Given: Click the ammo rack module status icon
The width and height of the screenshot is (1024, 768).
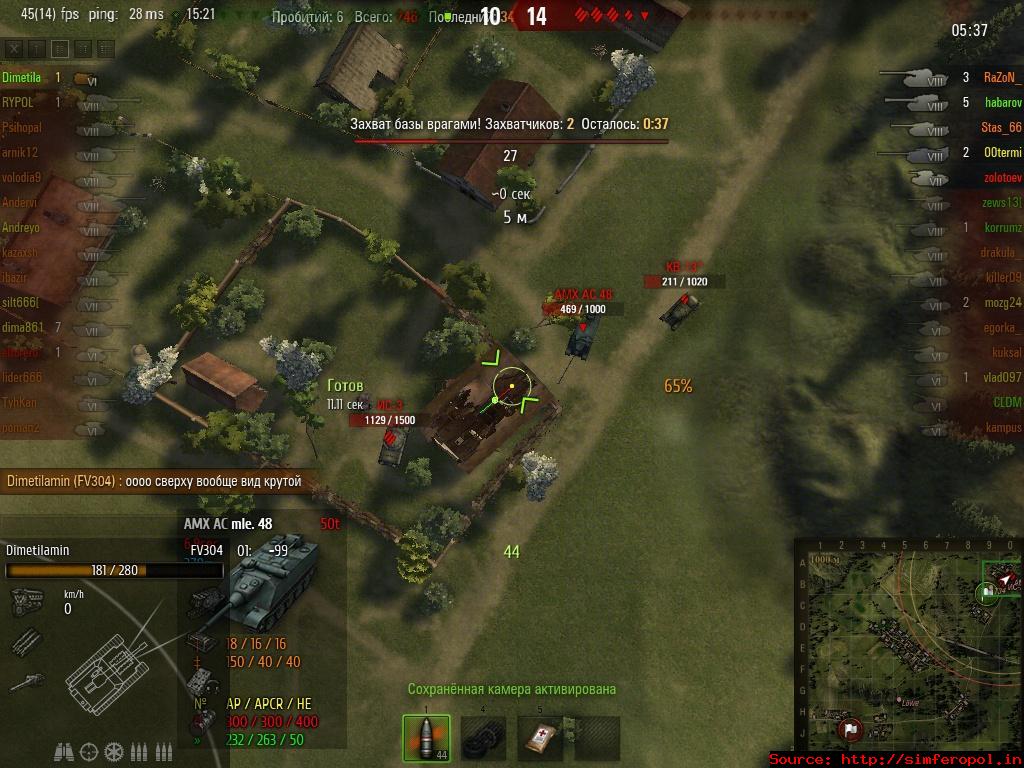Looking at the screenshot, I should click(x=24, y=638).
